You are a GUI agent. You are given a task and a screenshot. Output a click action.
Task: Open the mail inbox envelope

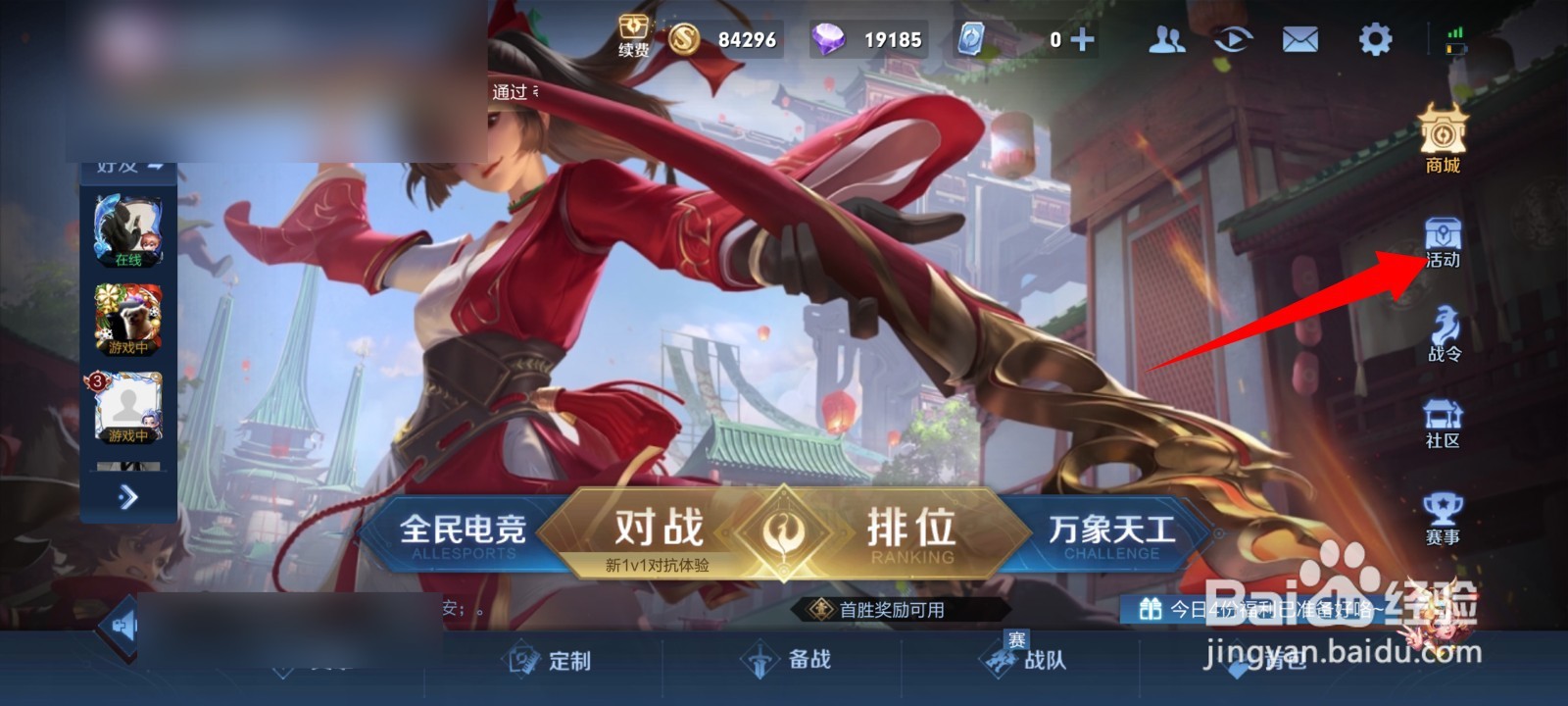coord(1298,39)
